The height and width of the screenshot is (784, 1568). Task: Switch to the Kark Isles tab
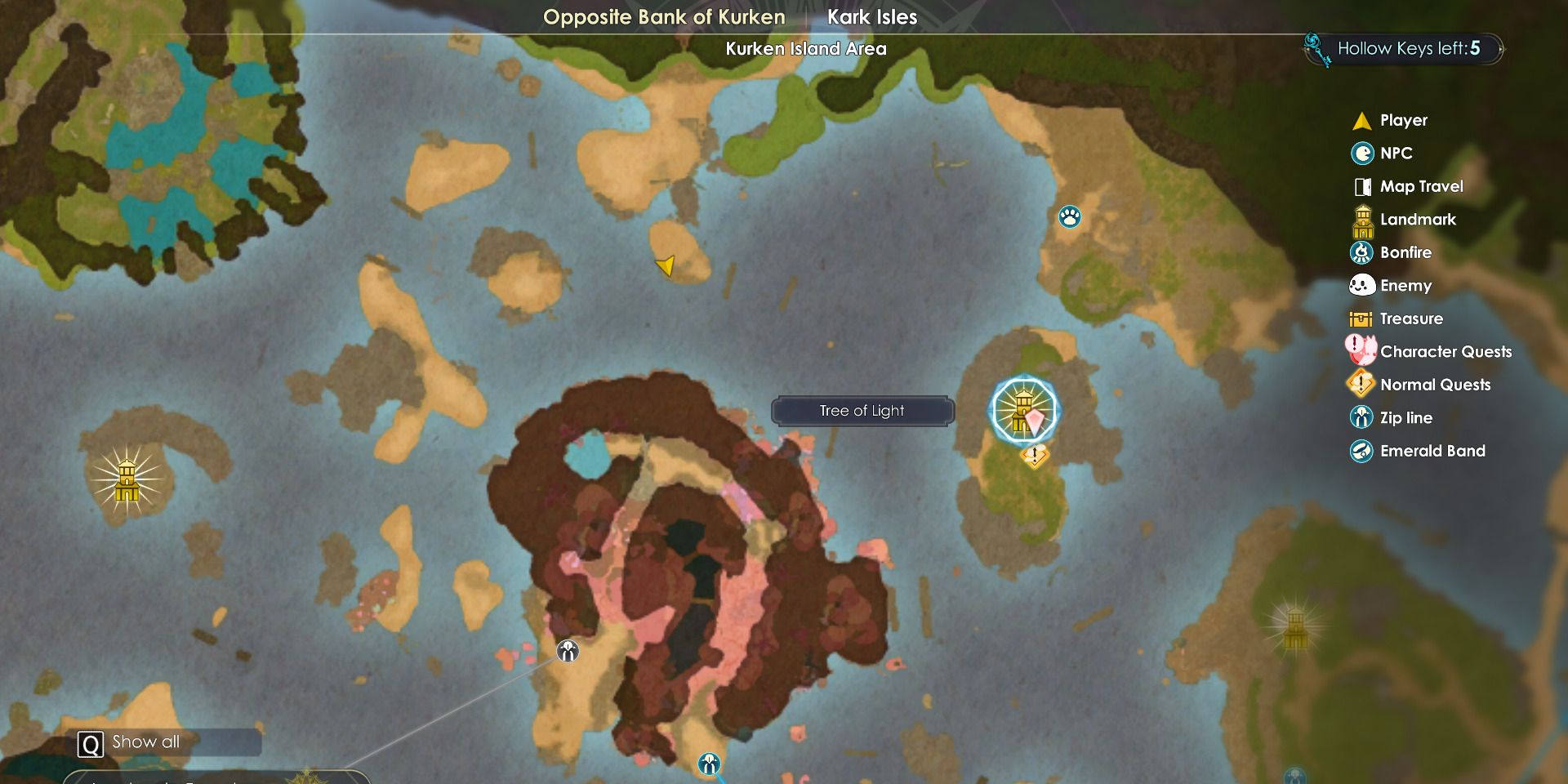871,17
